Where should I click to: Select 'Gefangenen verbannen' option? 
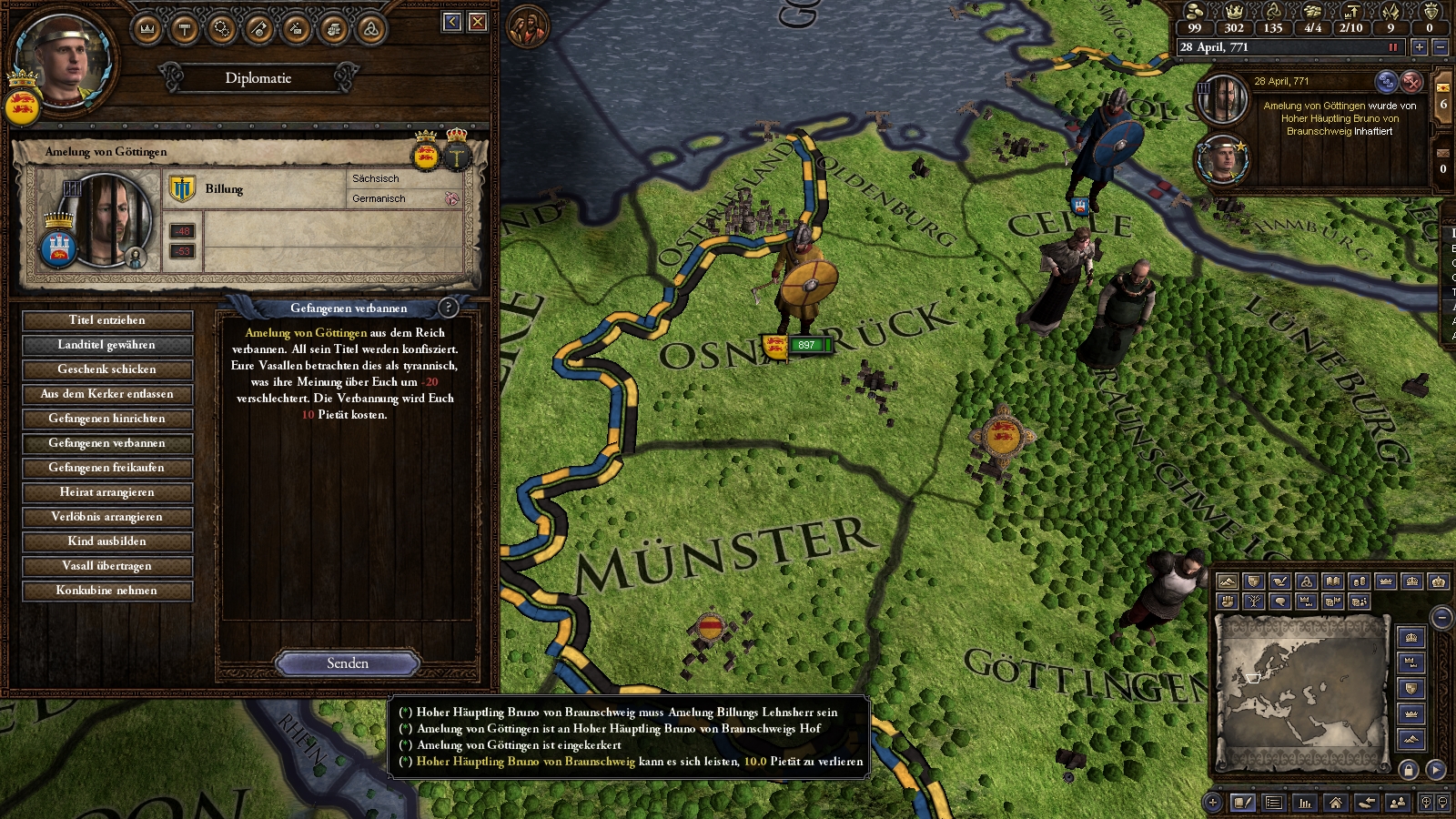point(107,443)
